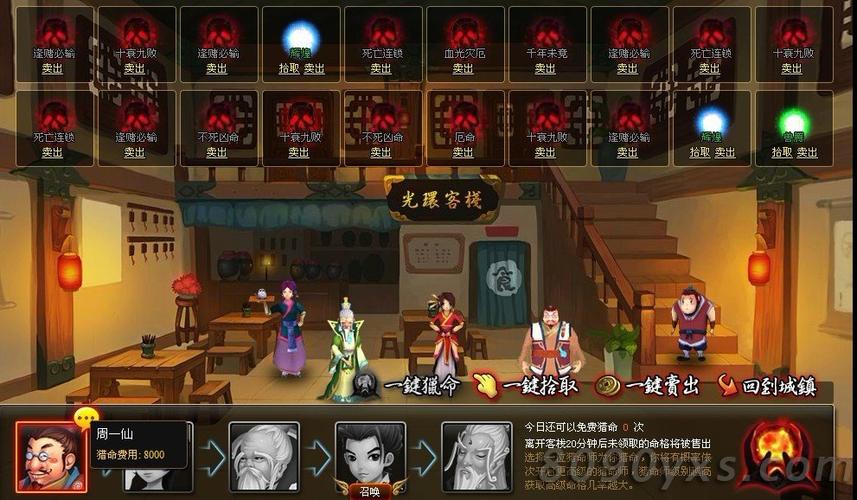
Task: Select the 血光灾厄 red skull icon
Action: click(463, 32)
